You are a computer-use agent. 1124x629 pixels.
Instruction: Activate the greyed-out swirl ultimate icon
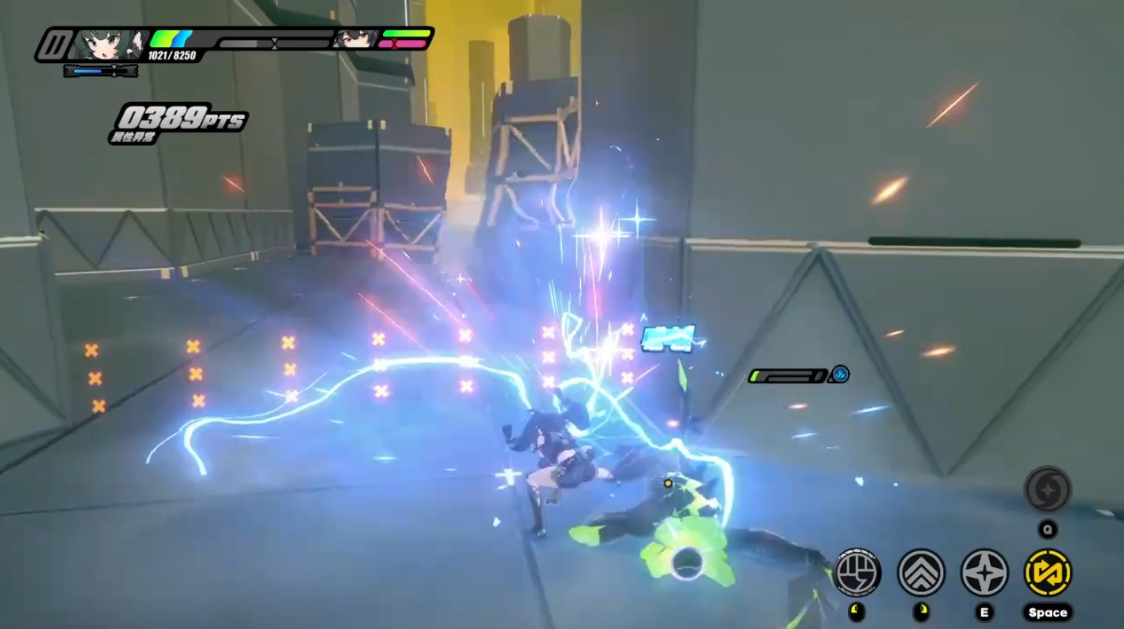coord(1047,489)
